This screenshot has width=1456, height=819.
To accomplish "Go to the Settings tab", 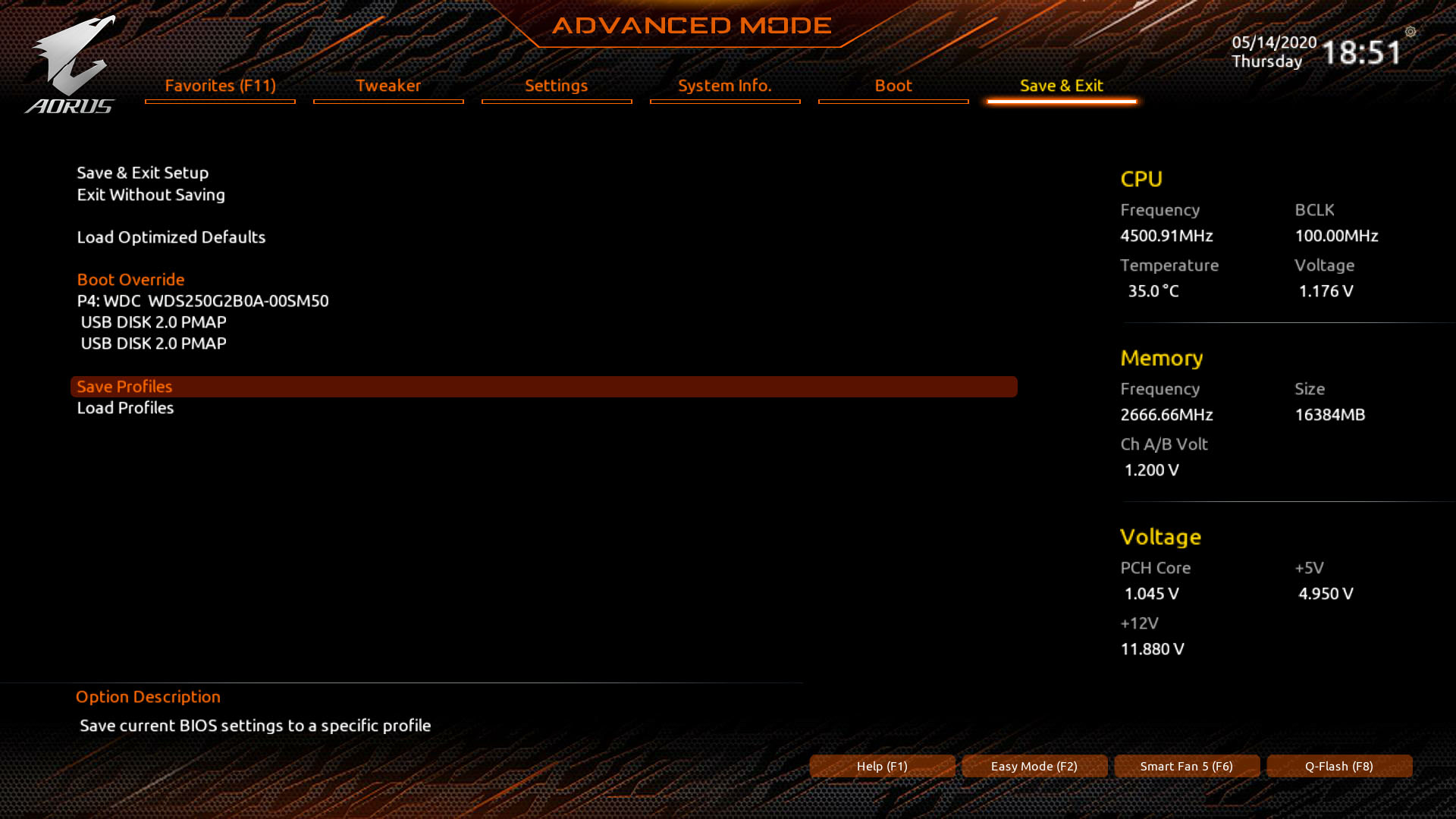I will 557,86.
